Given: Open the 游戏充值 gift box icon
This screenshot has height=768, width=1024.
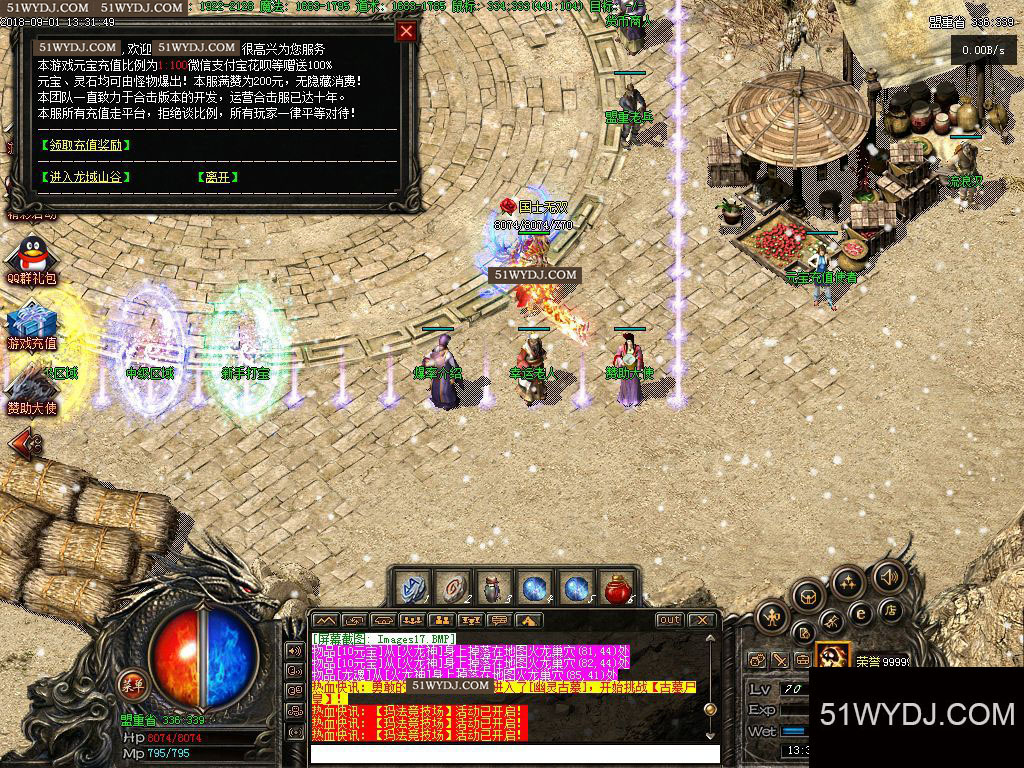Looking at the screenshot, I should click(x=31, y=323).
